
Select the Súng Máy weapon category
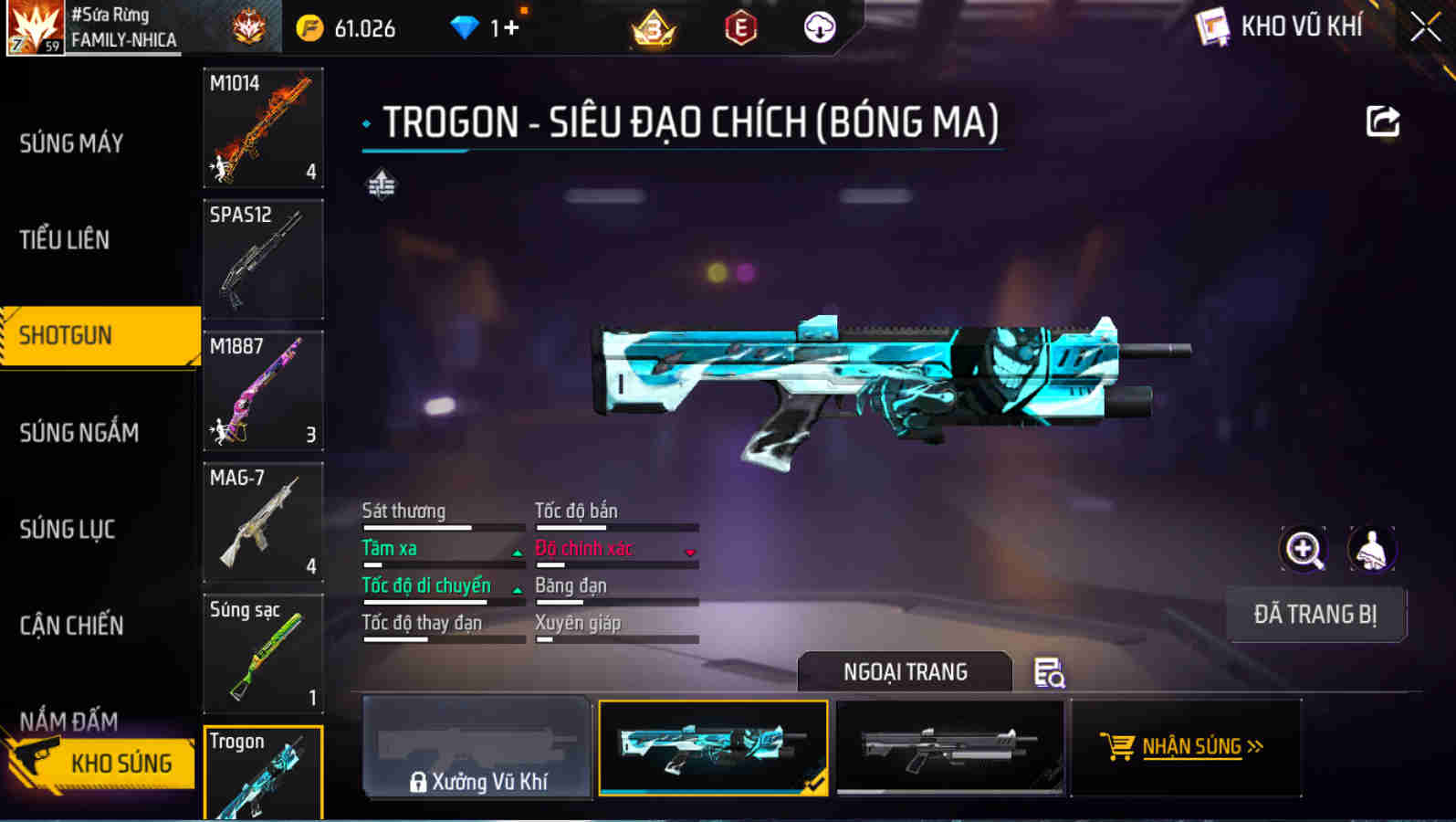click(71, 143)
